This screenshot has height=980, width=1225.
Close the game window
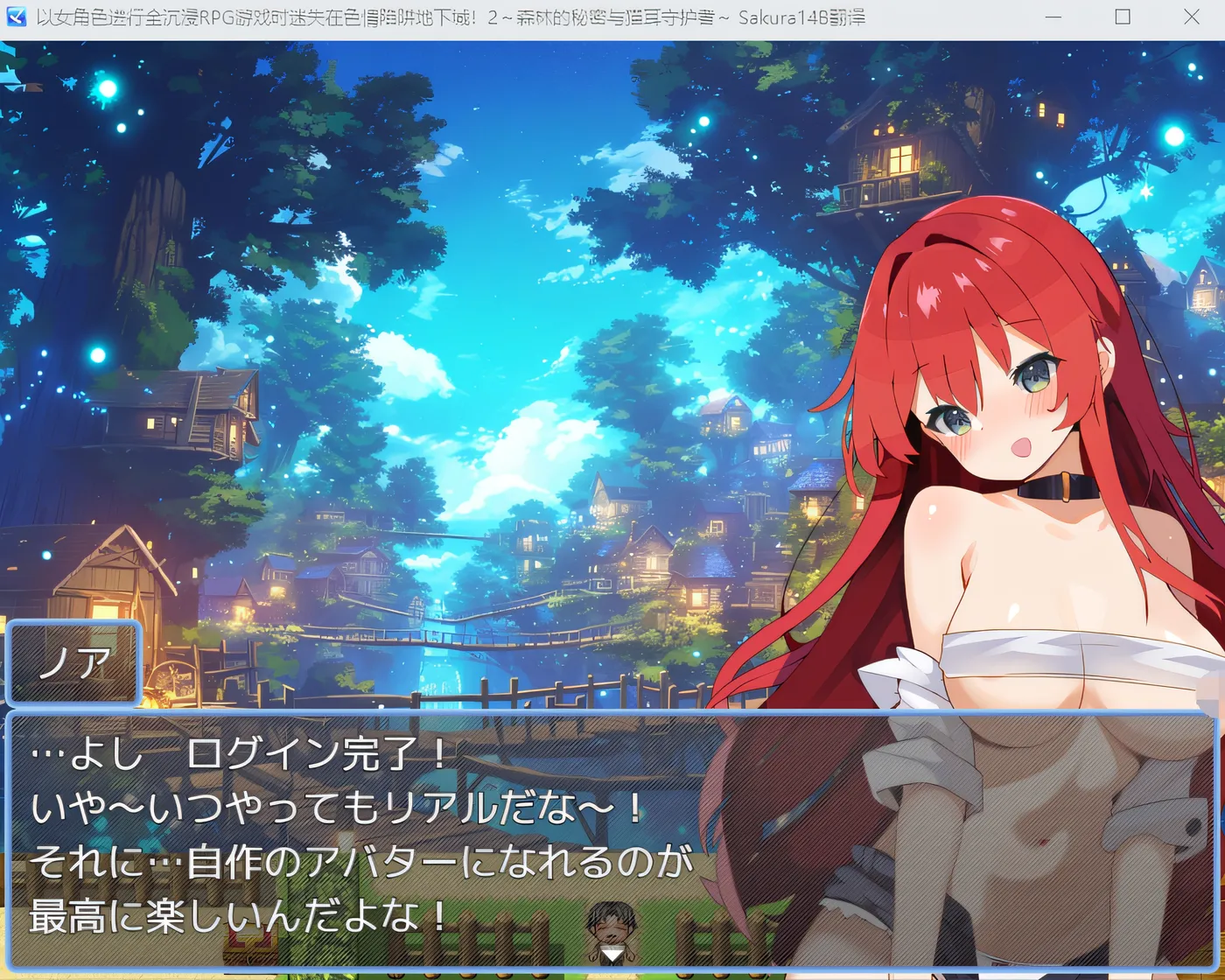click(1191, 17)
